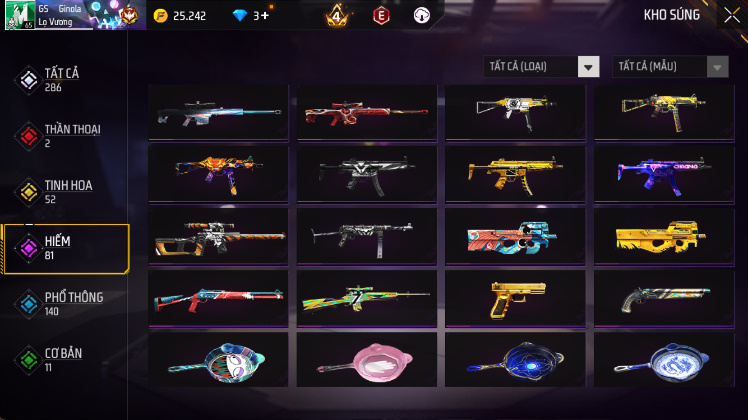Switch to the Tất Cả tab
The width and height of the screenshot is (748, 420).
click(x=66, y=80)
